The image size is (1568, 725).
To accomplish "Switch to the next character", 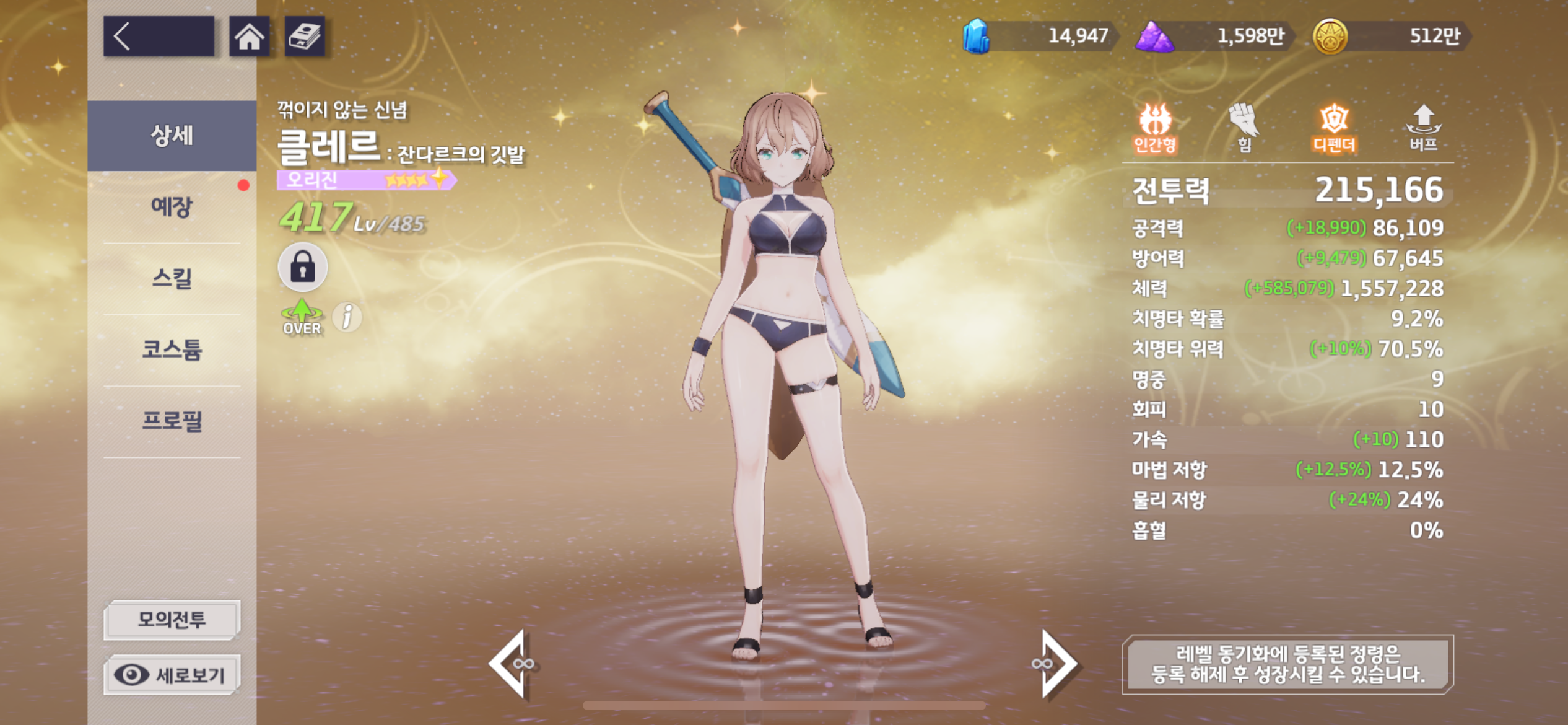I will (x=1056, y=664).
